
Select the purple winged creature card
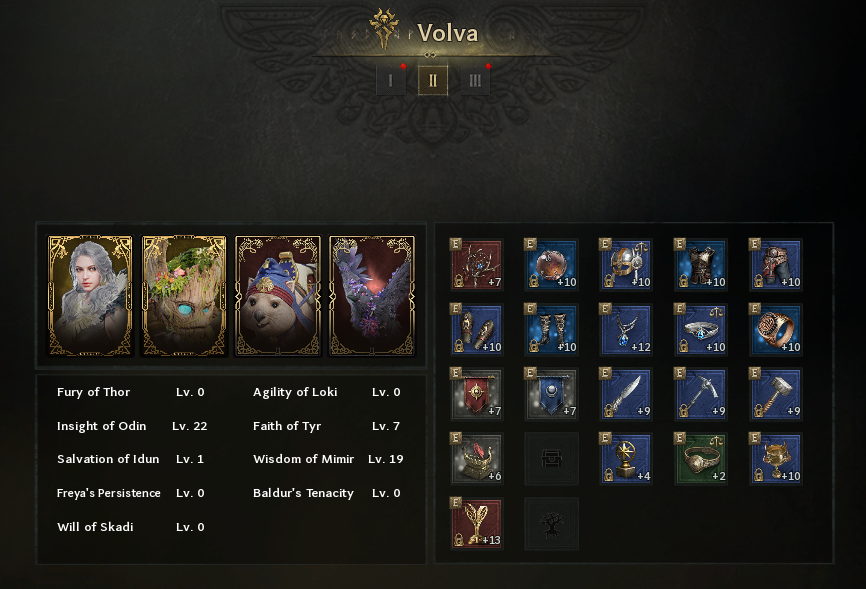click(x=372, y=296)
